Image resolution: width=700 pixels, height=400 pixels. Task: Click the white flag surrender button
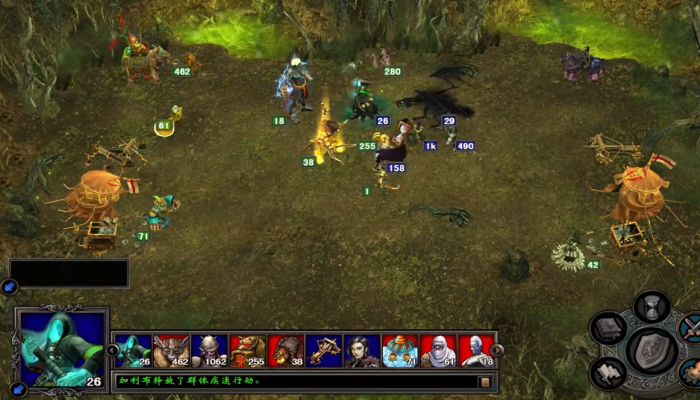click(x=609, y=373)
